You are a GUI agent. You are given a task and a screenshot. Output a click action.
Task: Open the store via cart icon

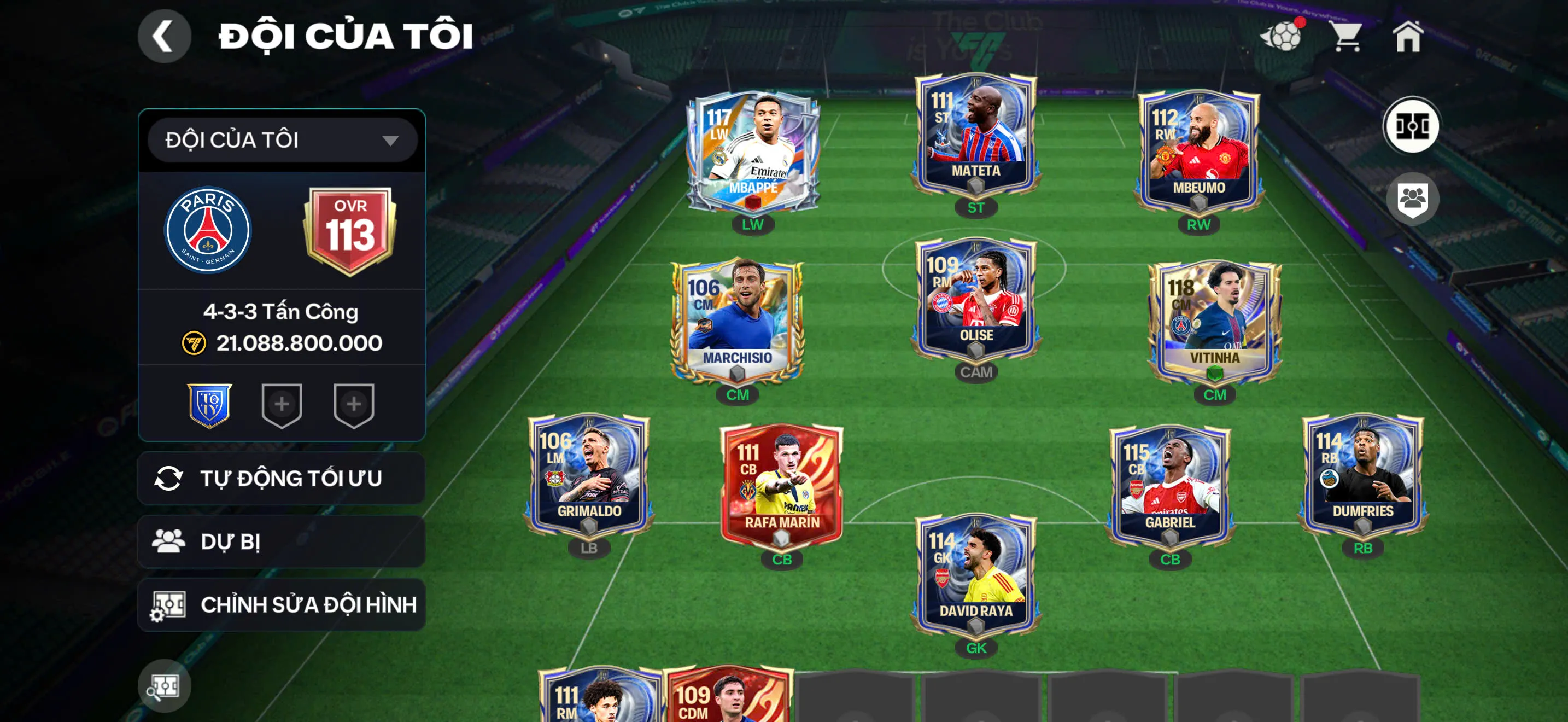tap(1347, 38)
